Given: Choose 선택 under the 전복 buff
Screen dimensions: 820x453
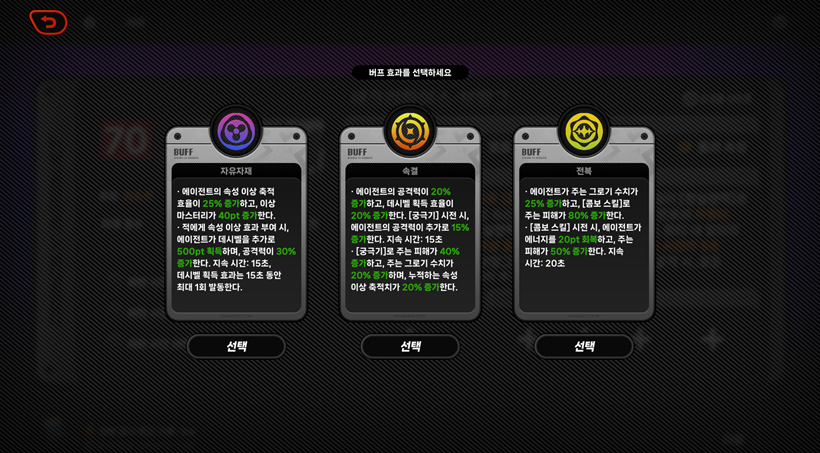Looking at the screenshot, I should [584, 346].
